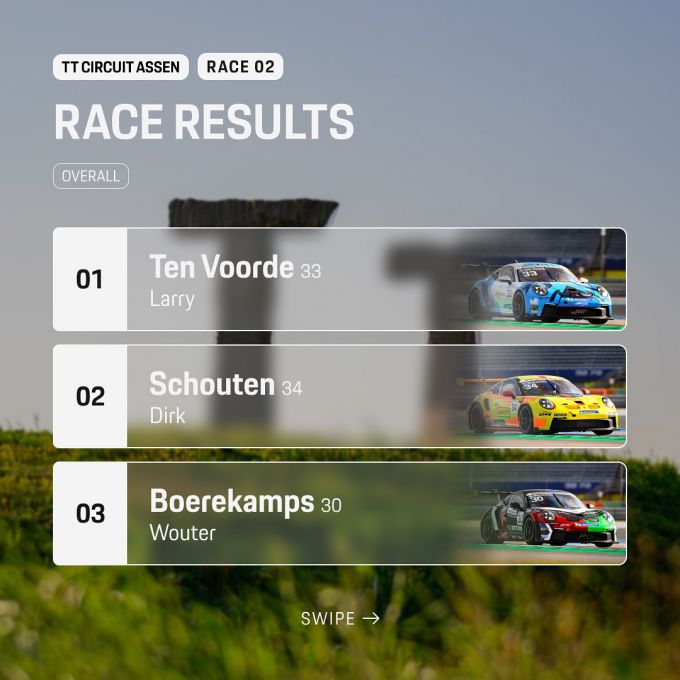
Task: Choose the Overall classification filter
Action: click(x=91, y=176)
